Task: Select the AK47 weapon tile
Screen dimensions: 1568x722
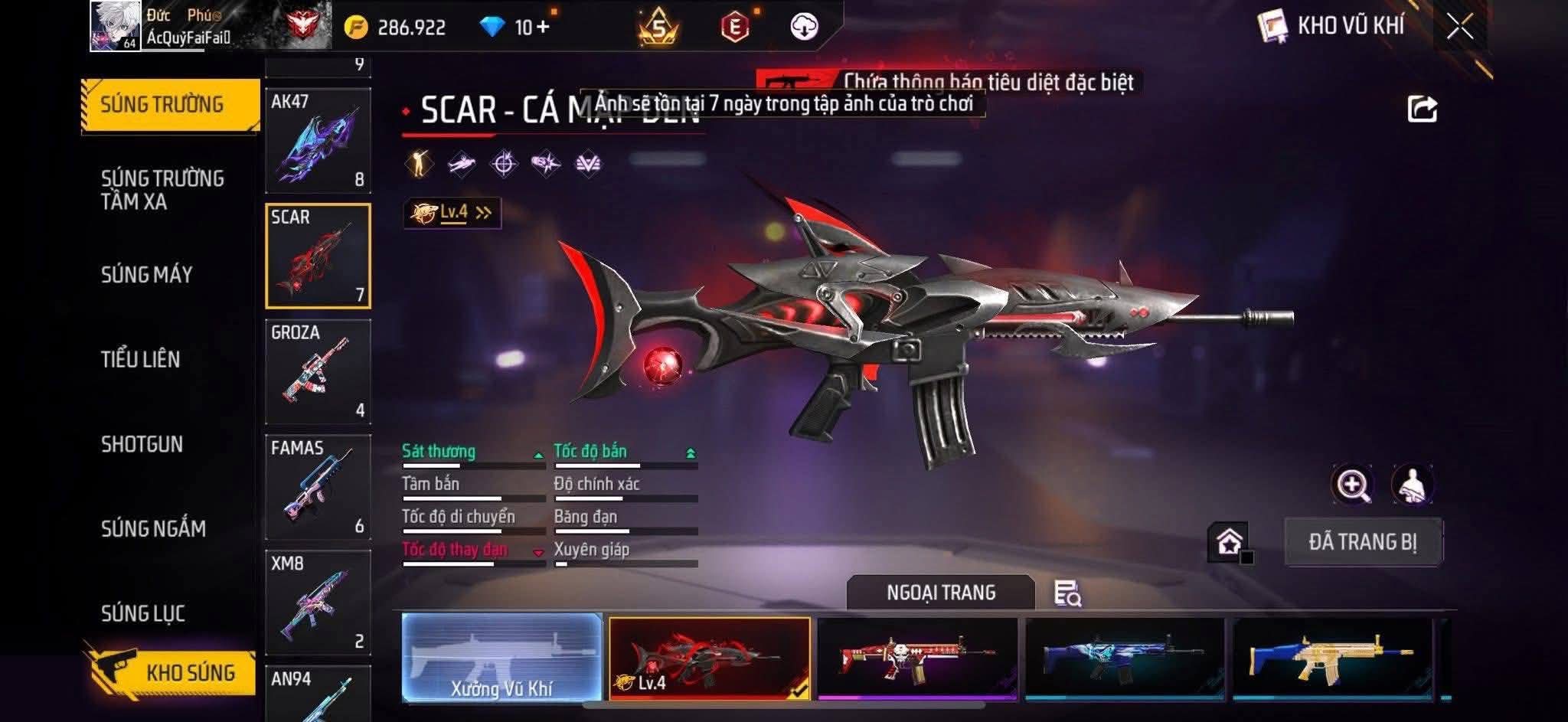Action: coord(318,140)
